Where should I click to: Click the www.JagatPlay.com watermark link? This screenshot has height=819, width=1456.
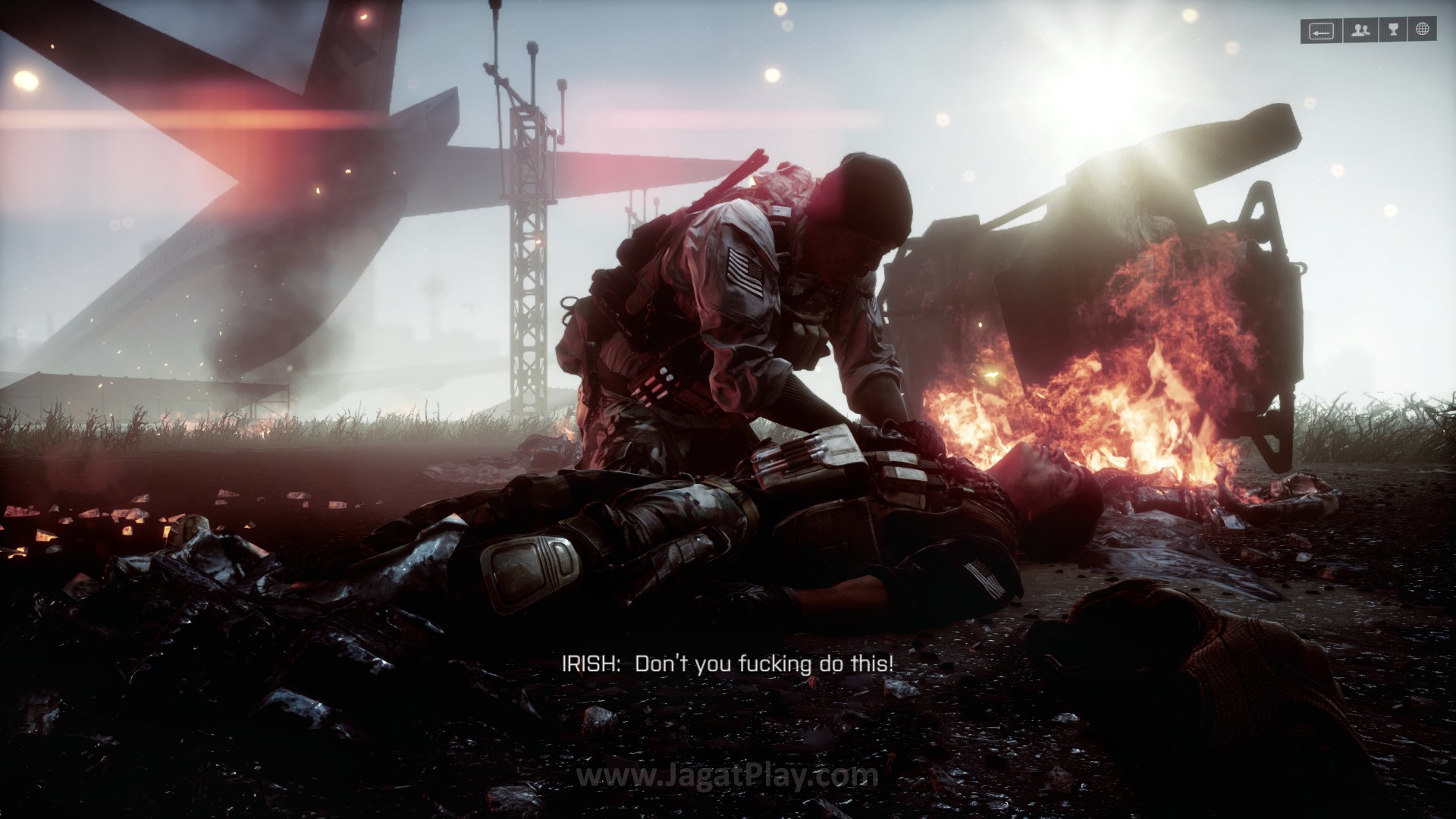(x=726, y=775)
